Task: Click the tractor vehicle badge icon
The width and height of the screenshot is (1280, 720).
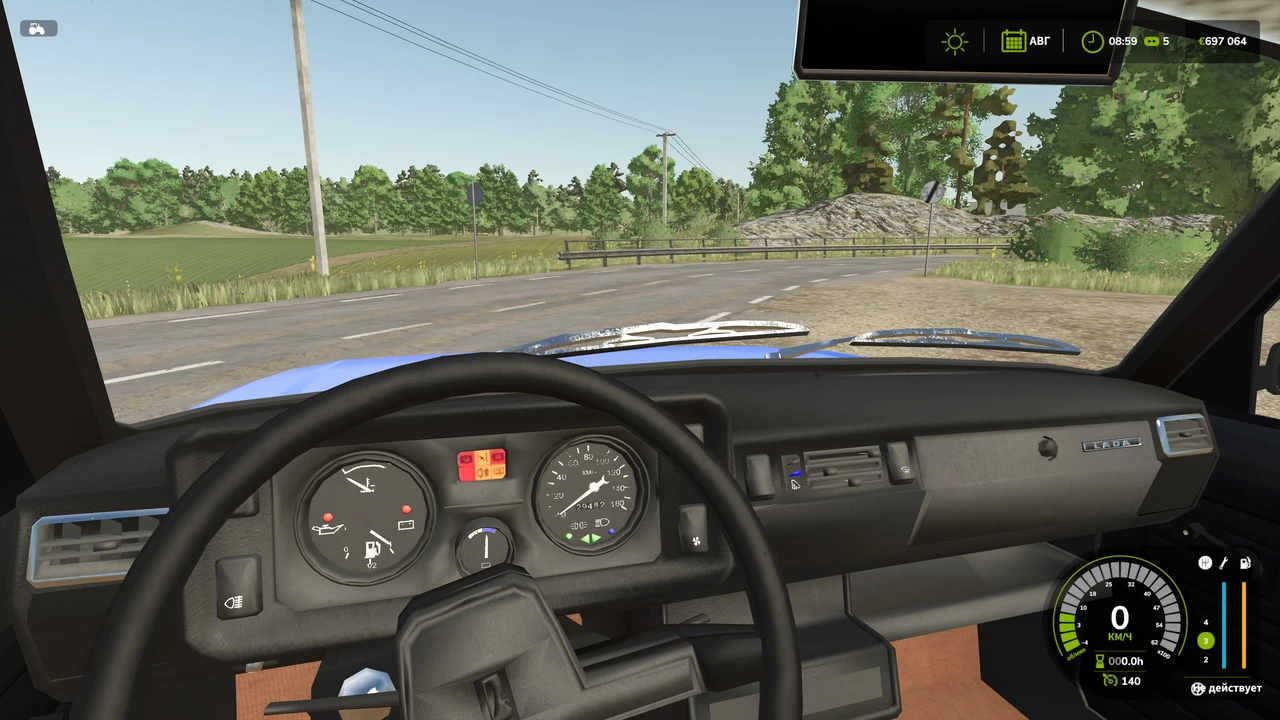Action: coord(38,28)
